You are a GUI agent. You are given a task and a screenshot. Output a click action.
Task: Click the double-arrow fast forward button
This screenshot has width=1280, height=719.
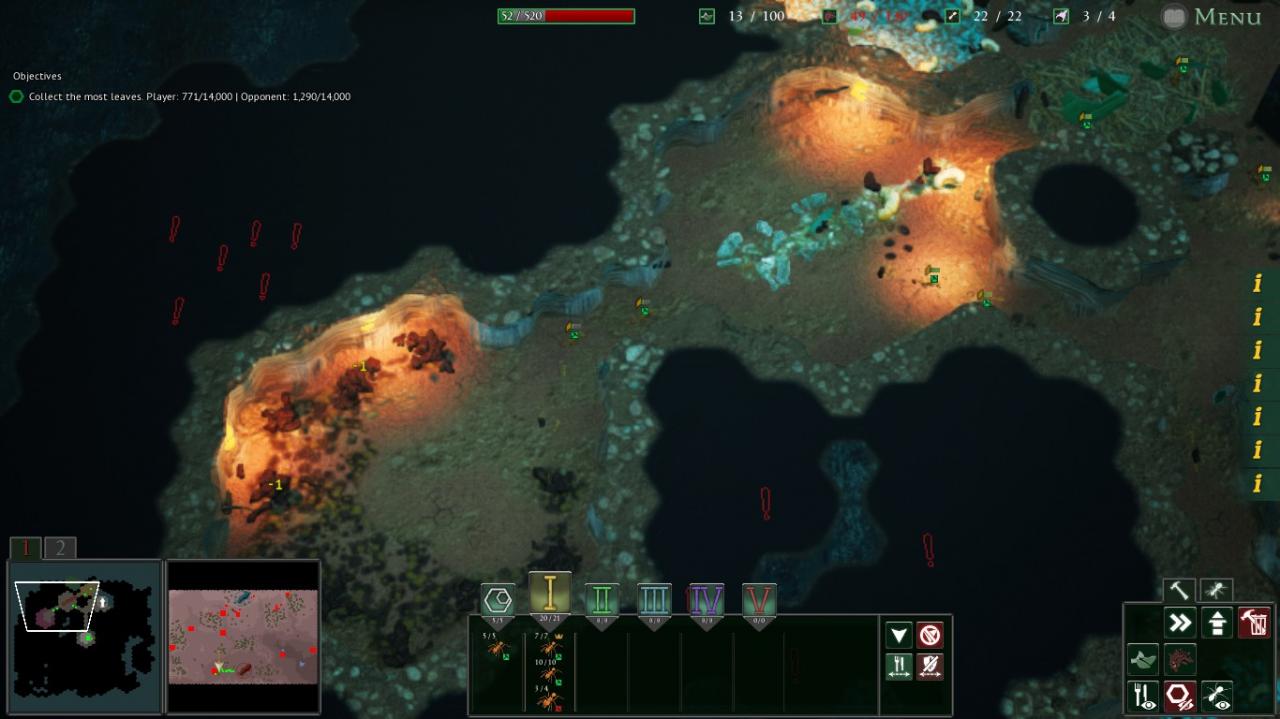coord(1181,623)
